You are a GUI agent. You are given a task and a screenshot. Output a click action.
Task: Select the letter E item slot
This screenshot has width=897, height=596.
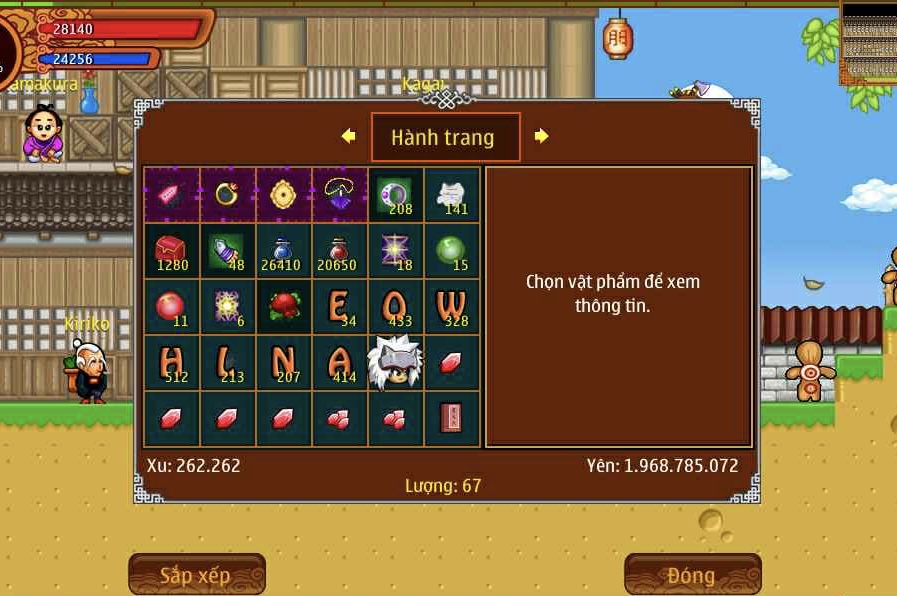coord(340,306)
